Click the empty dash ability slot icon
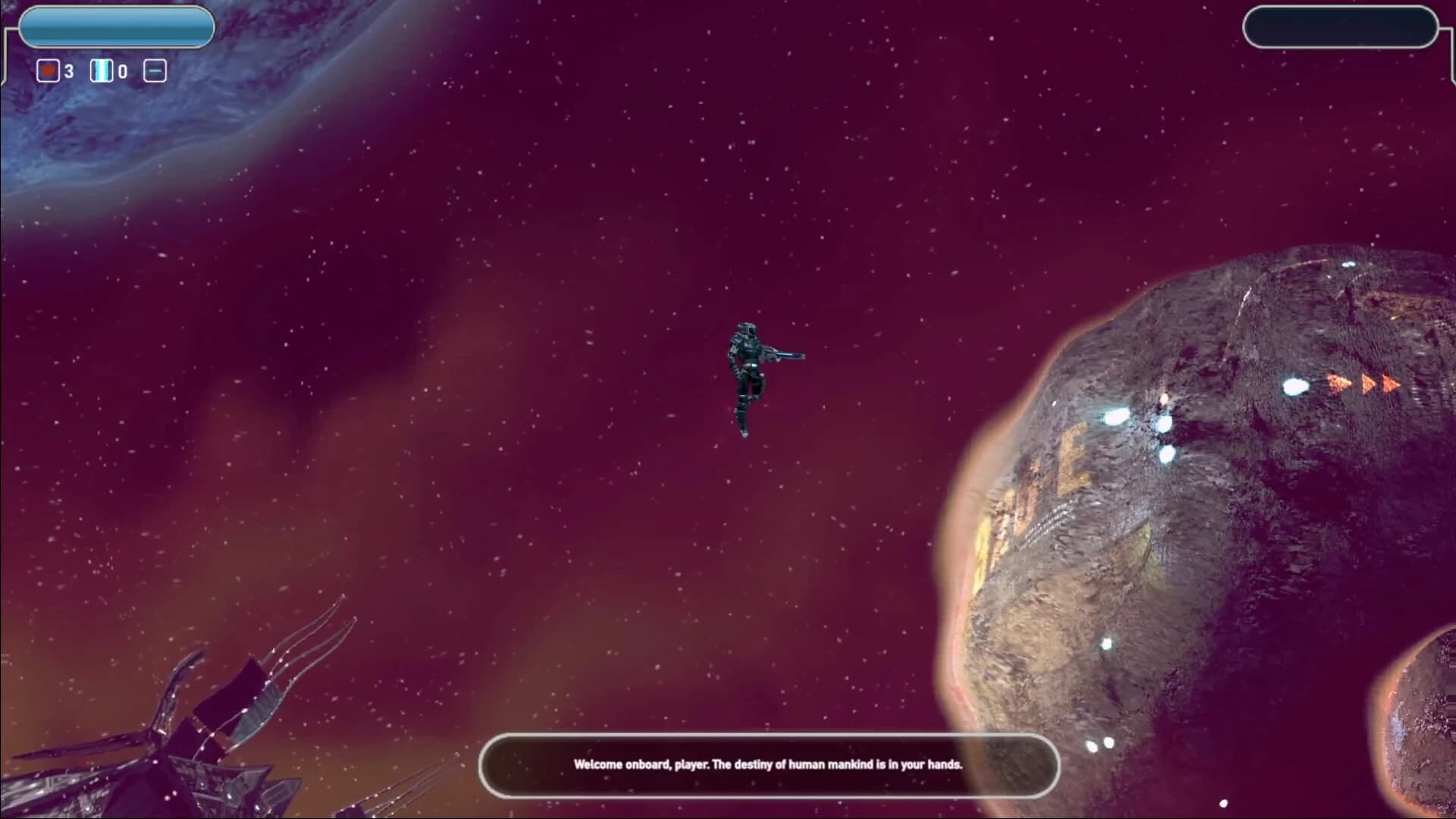The height and width of the screenshot is (819, 1456). tap(155, 71)
